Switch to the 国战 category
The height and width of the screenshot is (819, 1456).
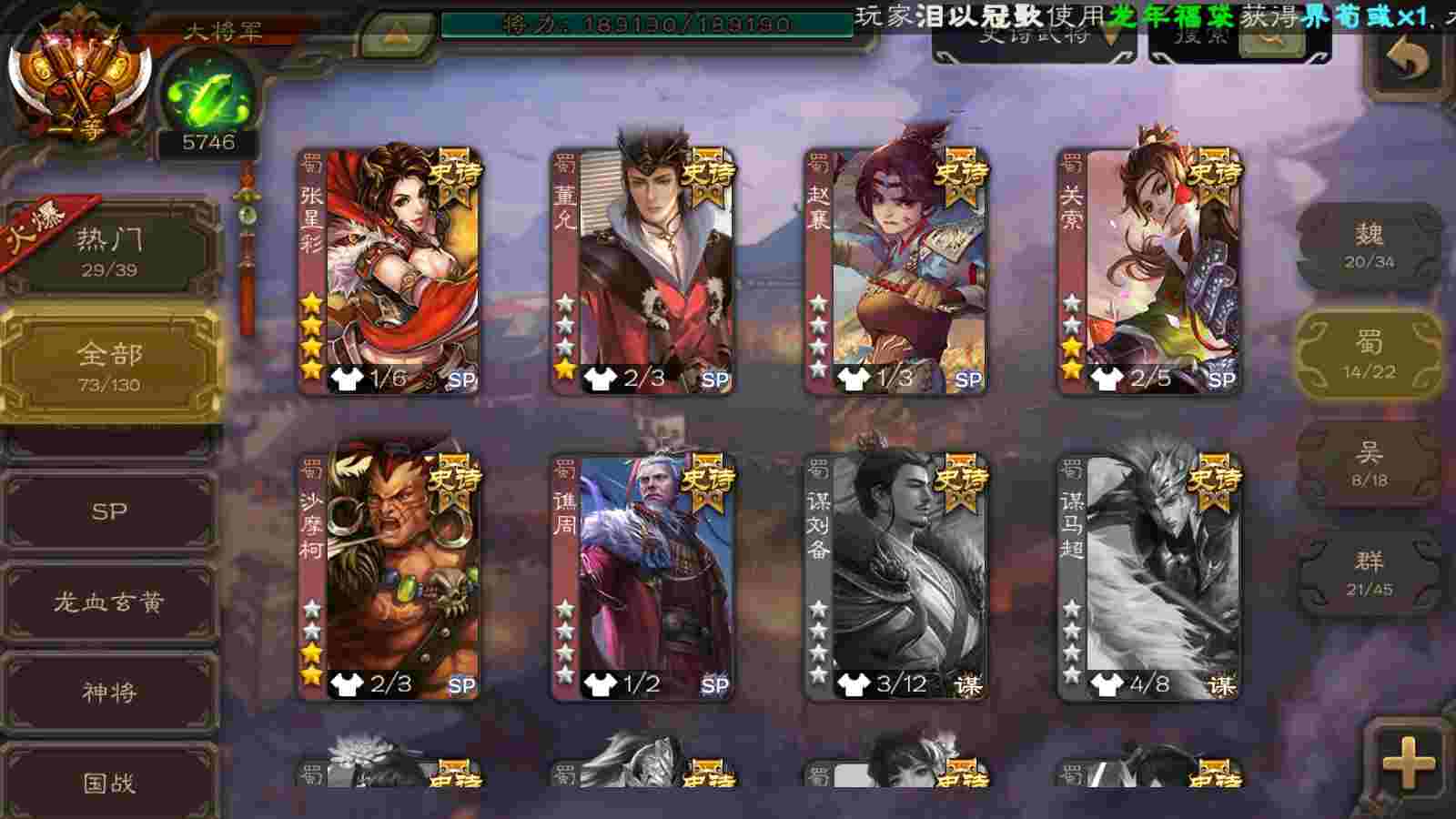coord(109,781)
